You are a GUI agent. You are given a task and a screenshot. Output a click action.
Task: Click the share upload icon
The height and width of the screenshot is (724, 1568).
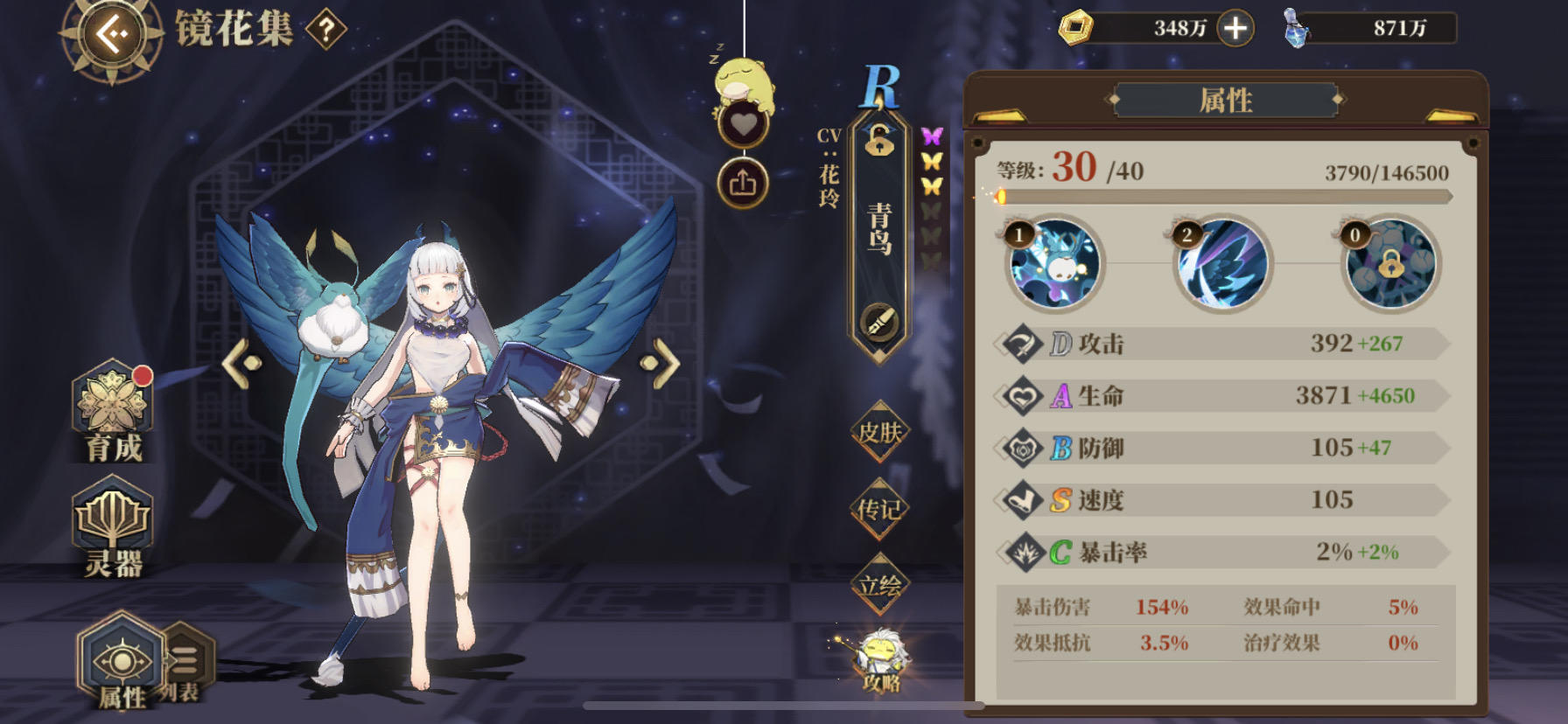[742, 182]
